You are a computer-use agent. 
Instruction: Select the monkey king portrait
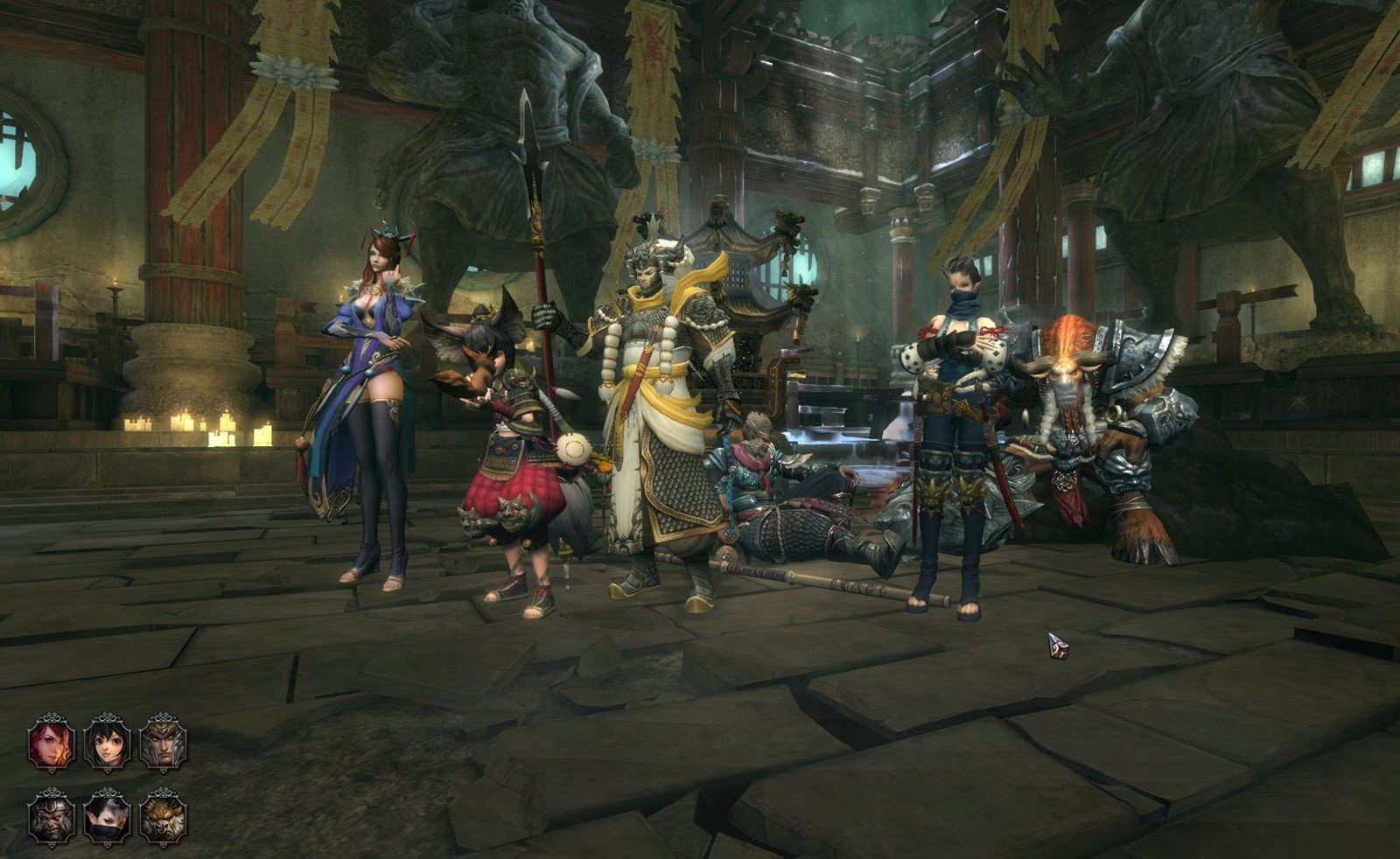[51, 817]
